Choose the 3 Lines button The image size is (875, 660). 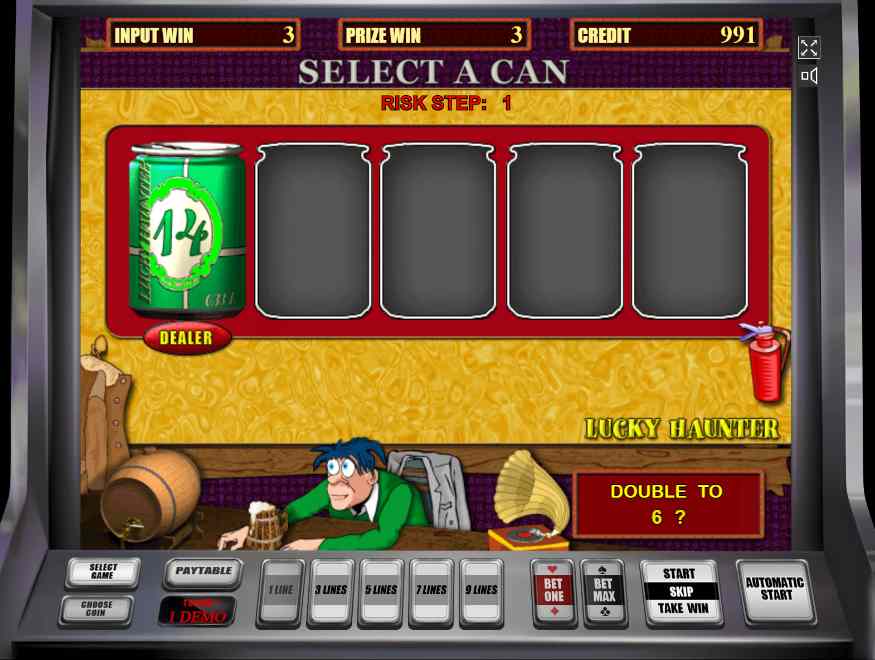point(330,592)
